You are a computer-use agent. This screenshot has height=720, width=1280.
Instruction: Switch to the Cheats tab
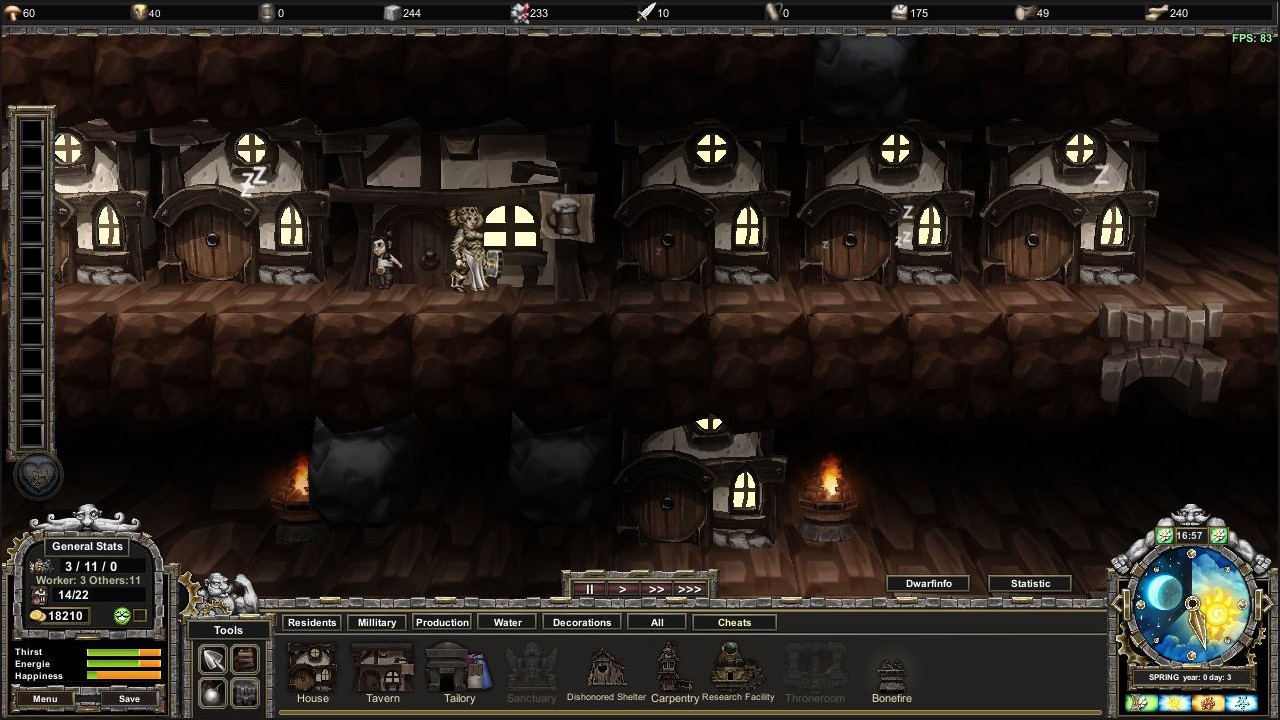coord(734,622)
